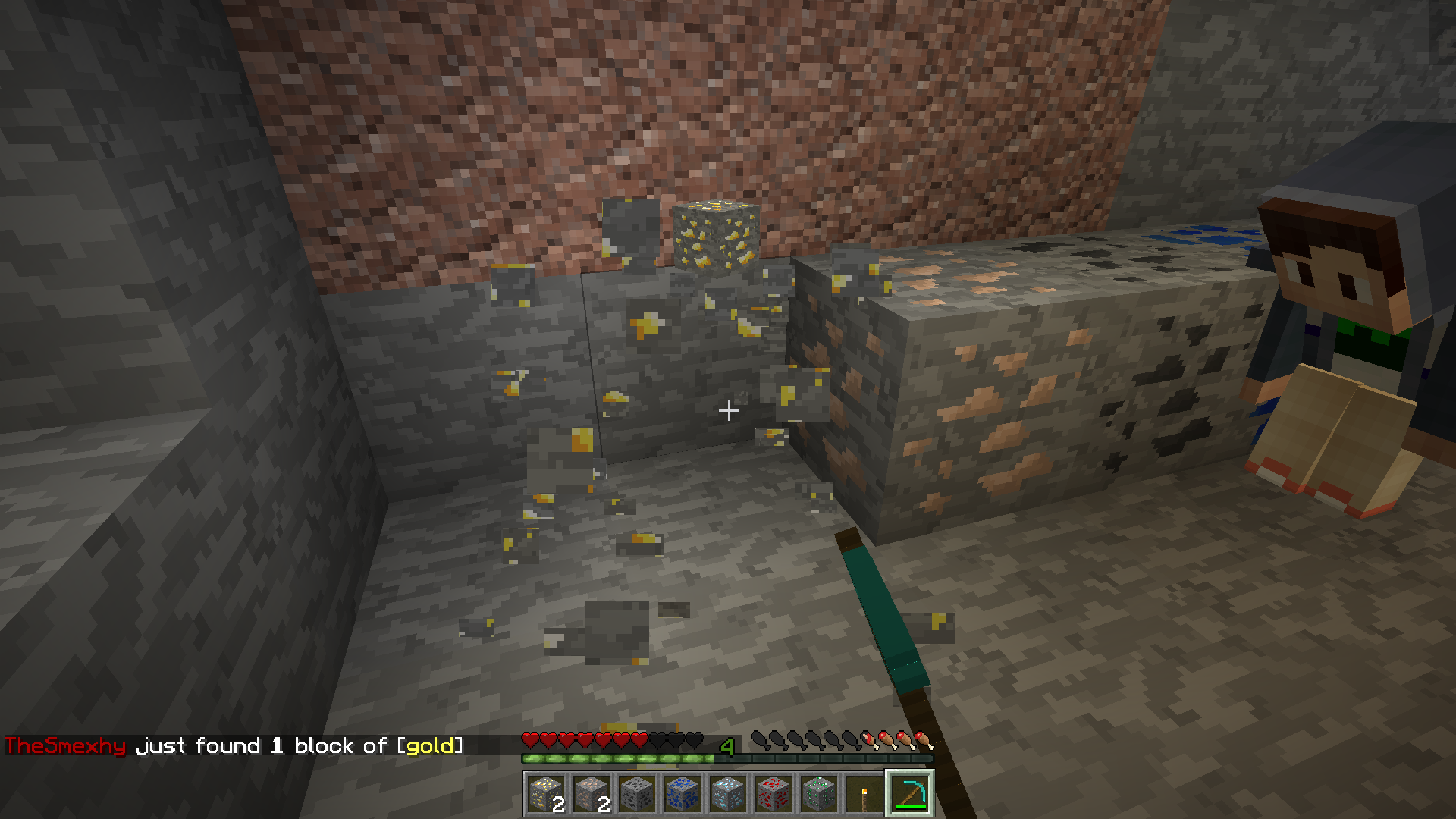
Task: Click the diamond pickaxe hotbar slot
Action: pos(910,793)
